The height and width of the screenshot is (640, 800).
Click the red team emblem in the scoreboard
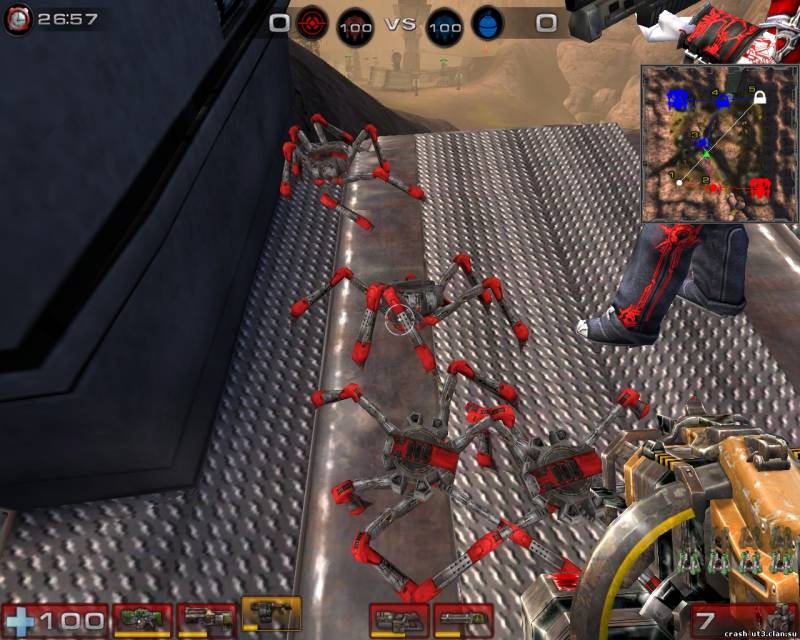click(x=312, y=23)
